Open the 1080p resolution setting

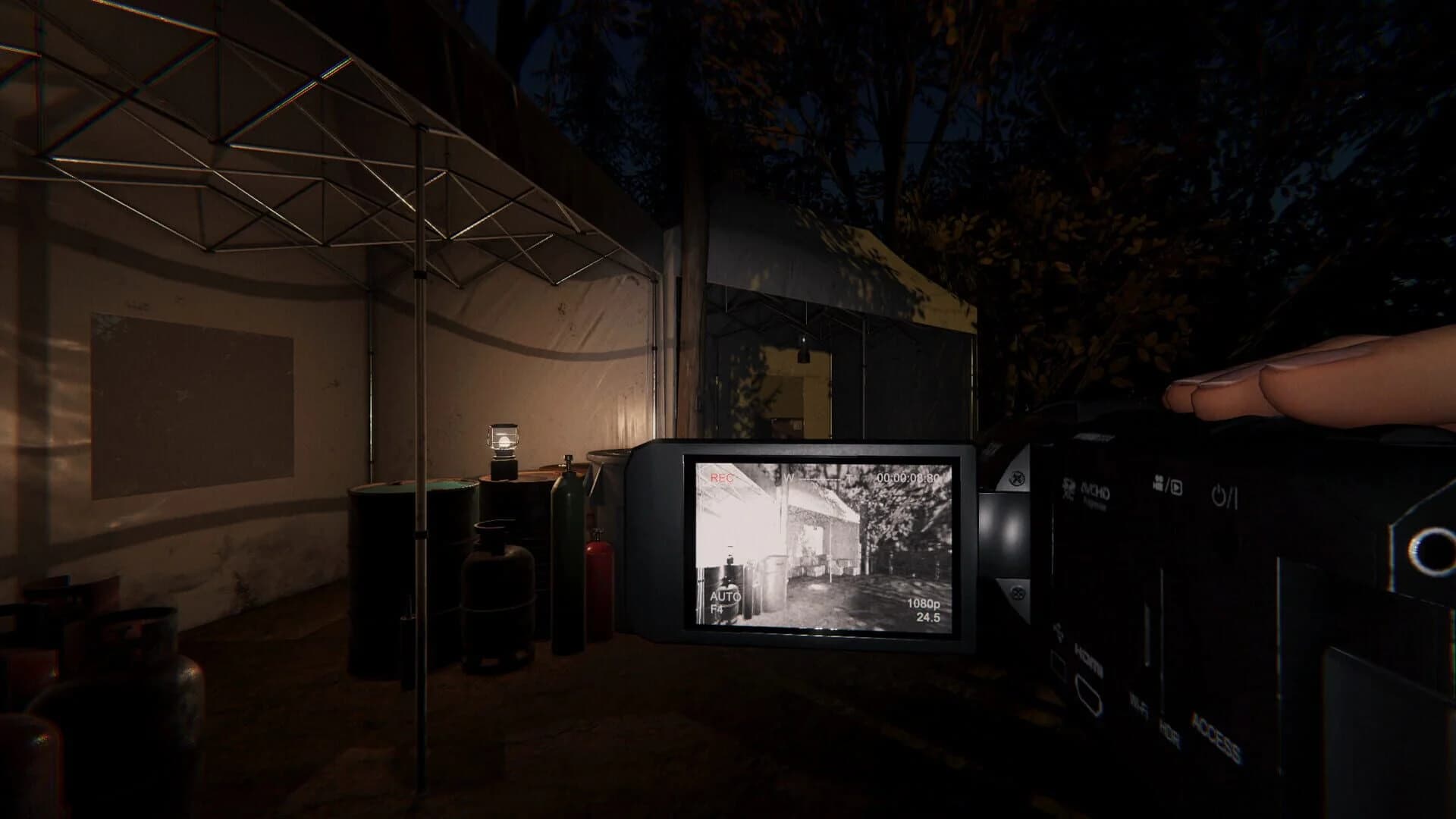[x=924, y=604]
